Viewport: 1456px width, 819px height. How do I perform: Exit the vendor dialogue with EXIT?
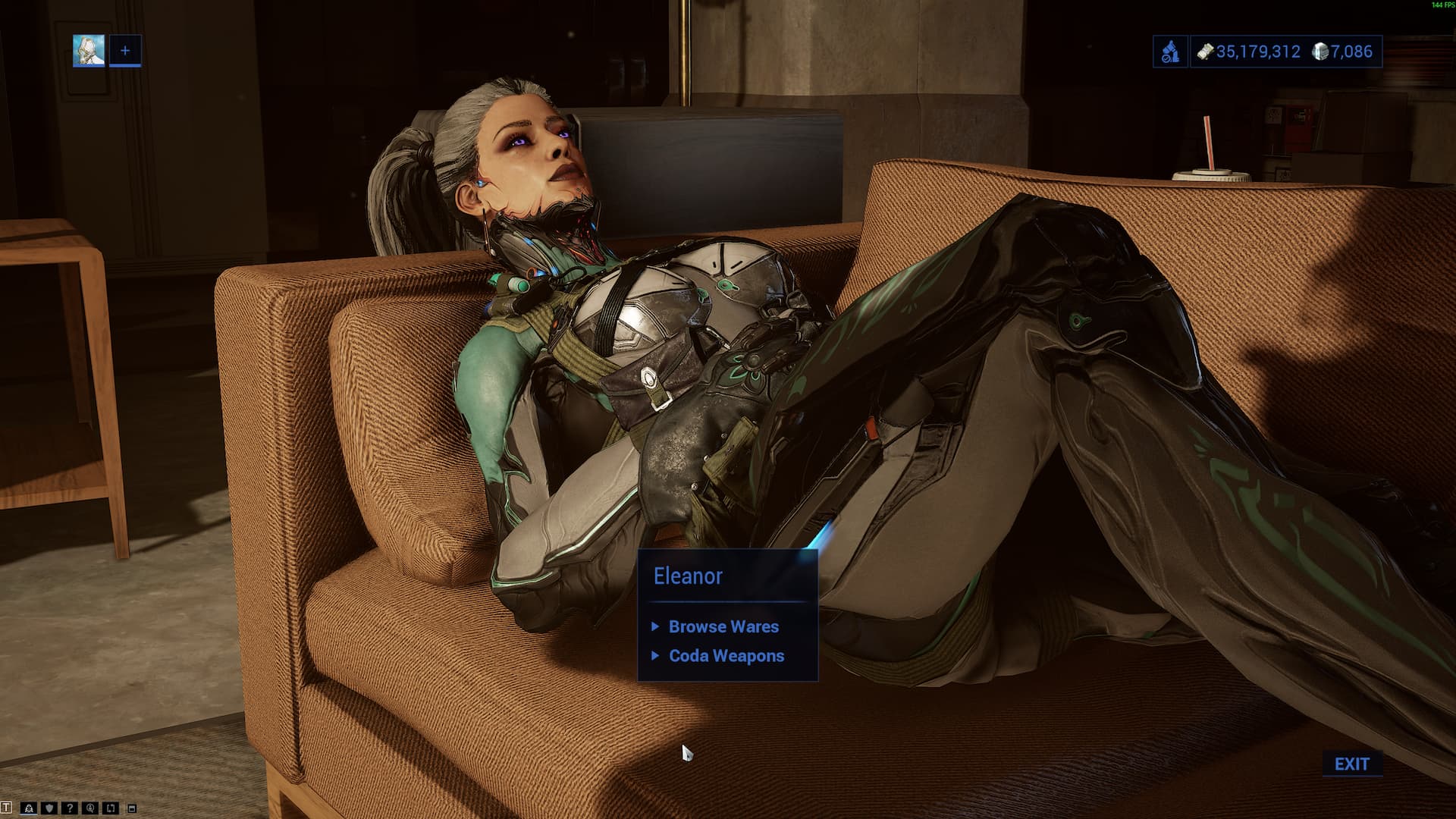[x=1351, y=764]
